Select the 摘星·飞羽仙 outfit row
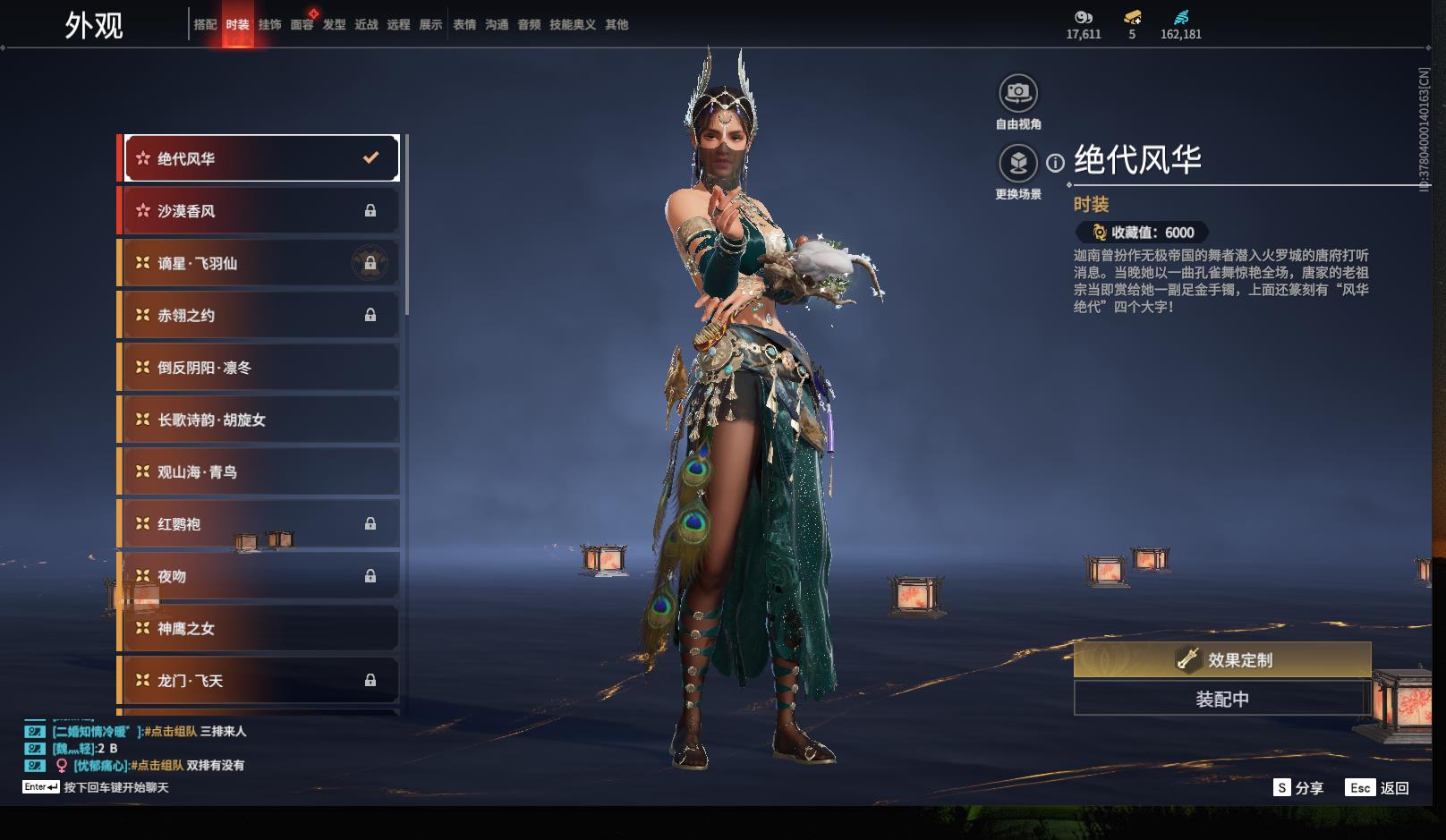 point(259,263)
